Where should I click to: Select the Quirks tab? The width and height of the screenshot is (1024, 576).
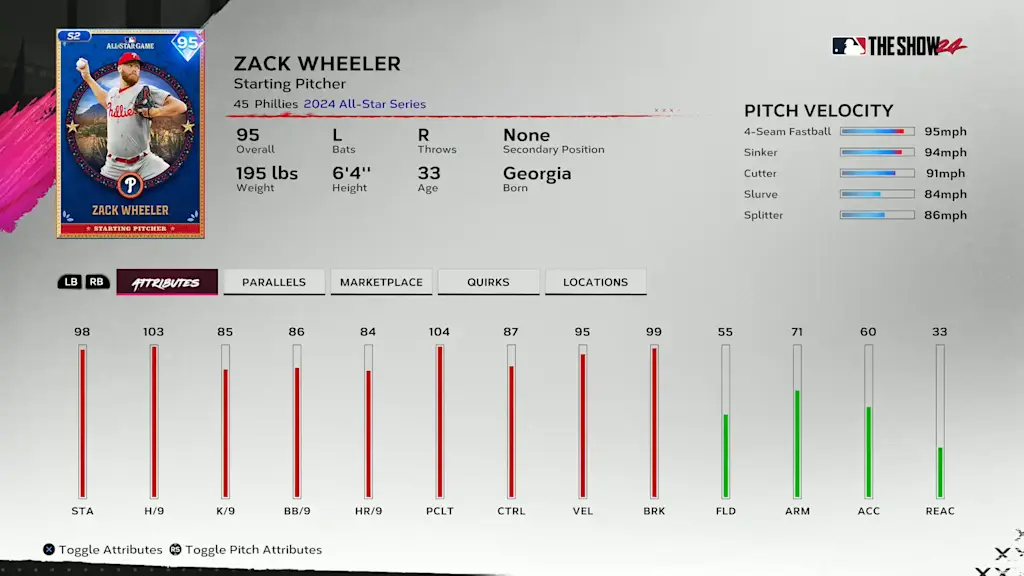(x=488, y=283)
